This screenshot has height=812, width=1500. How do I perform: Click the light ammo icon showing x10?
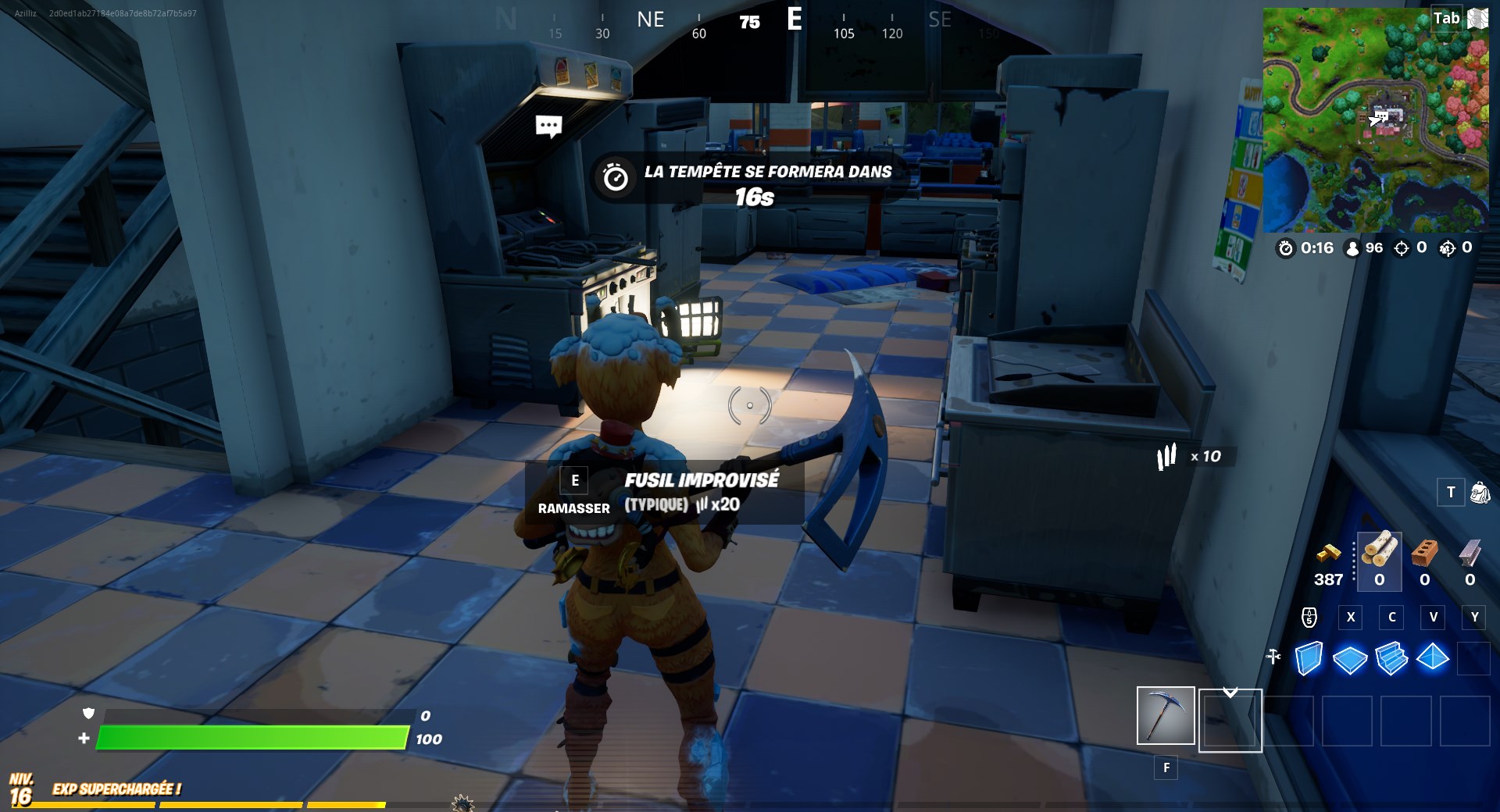(x=1166, y=458)
